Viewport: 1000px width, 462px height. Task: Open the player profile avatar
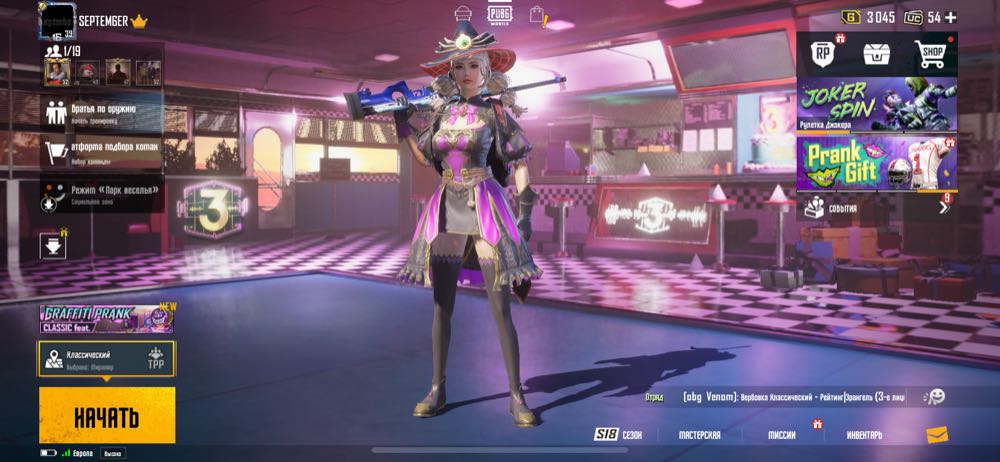tap(57, 21)
